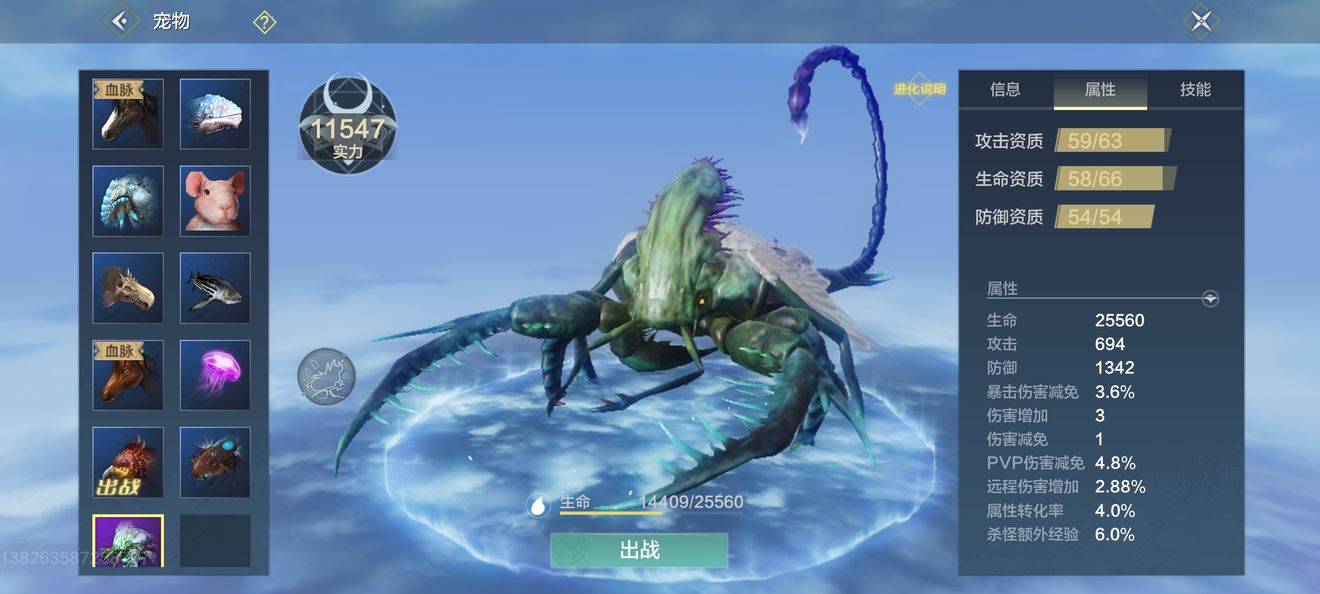This screenshot has height=594, width=1320.
Task: Open the yellow question mark help
Action: click(264, 22)
